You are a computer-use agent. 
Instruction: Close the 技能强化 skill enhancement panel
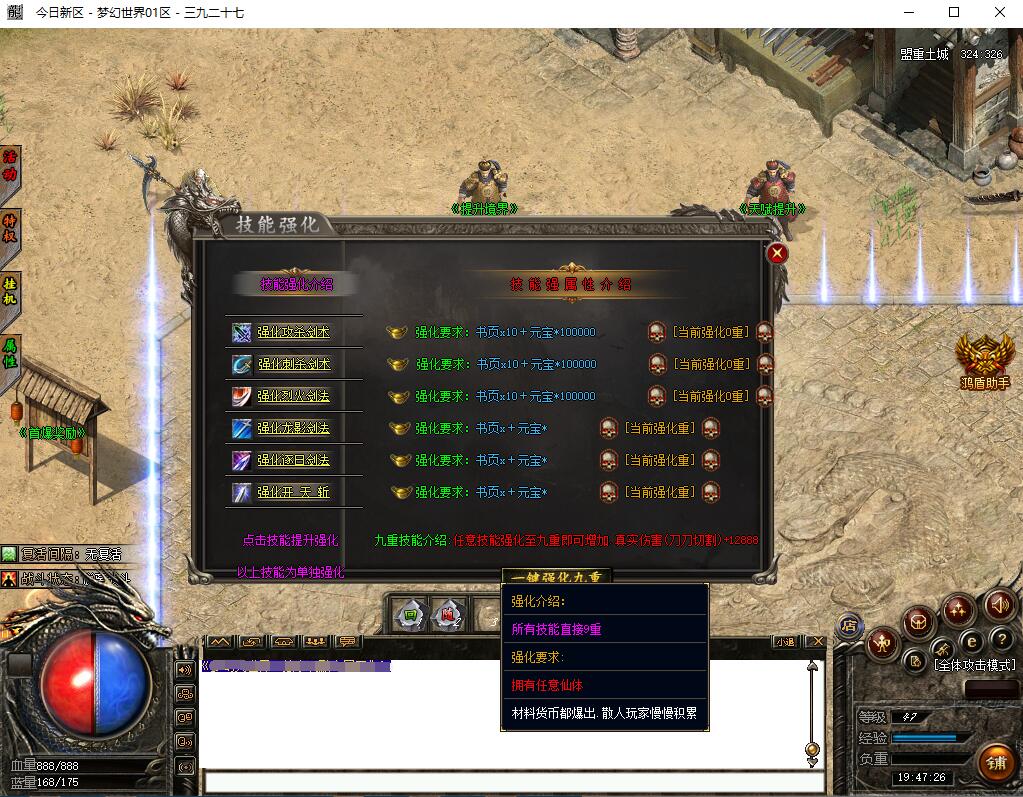coord(777,253)
